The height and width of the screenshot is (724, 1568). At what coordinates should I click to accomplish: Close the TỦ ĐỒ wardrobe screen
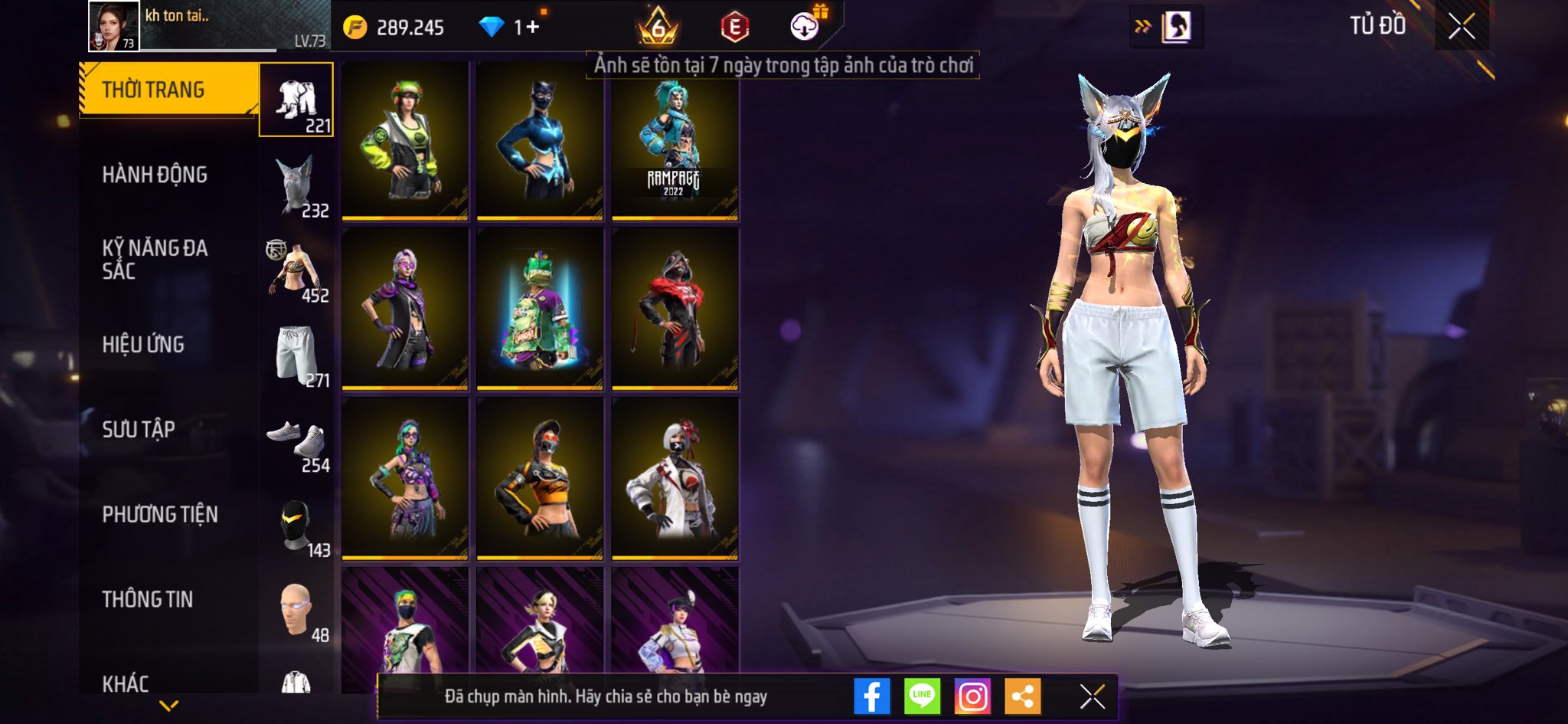point(1461,27)
